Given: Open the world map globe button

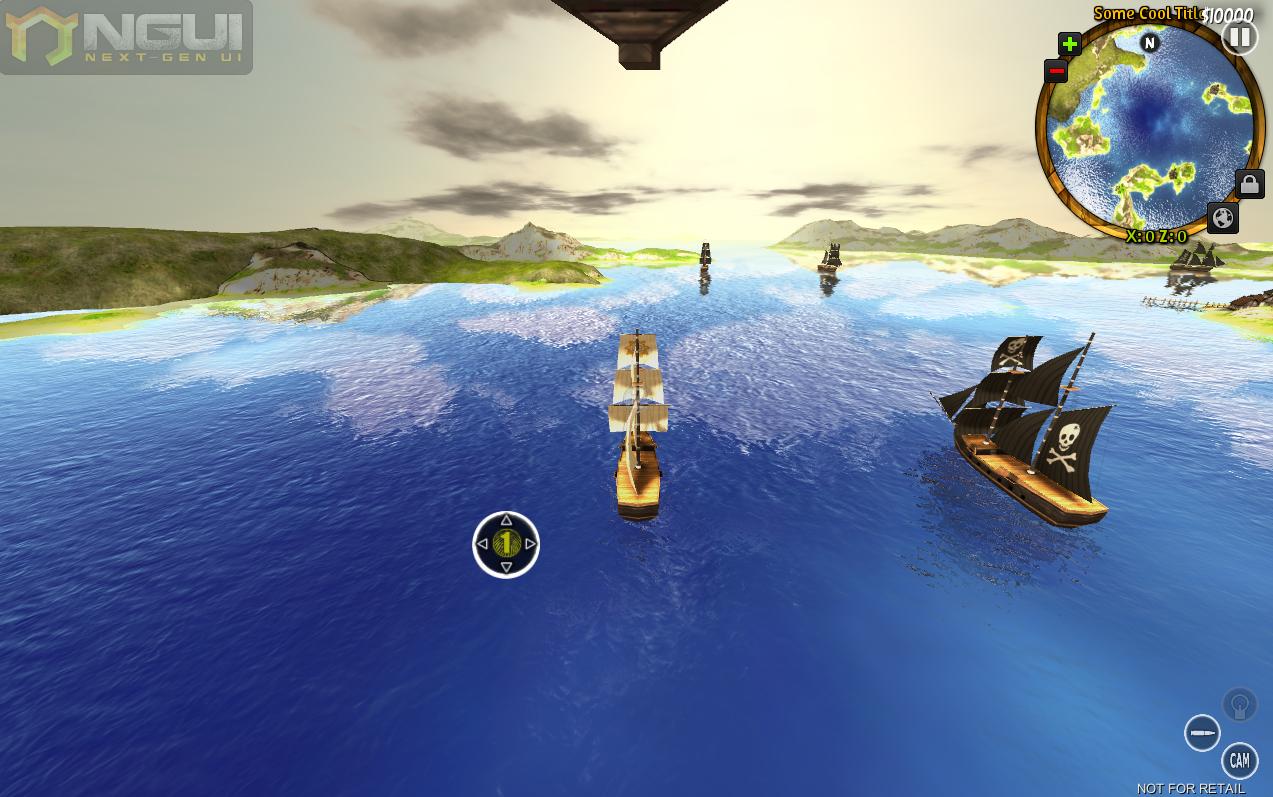Looking at the screenshot, I should tap(1223, 218).
